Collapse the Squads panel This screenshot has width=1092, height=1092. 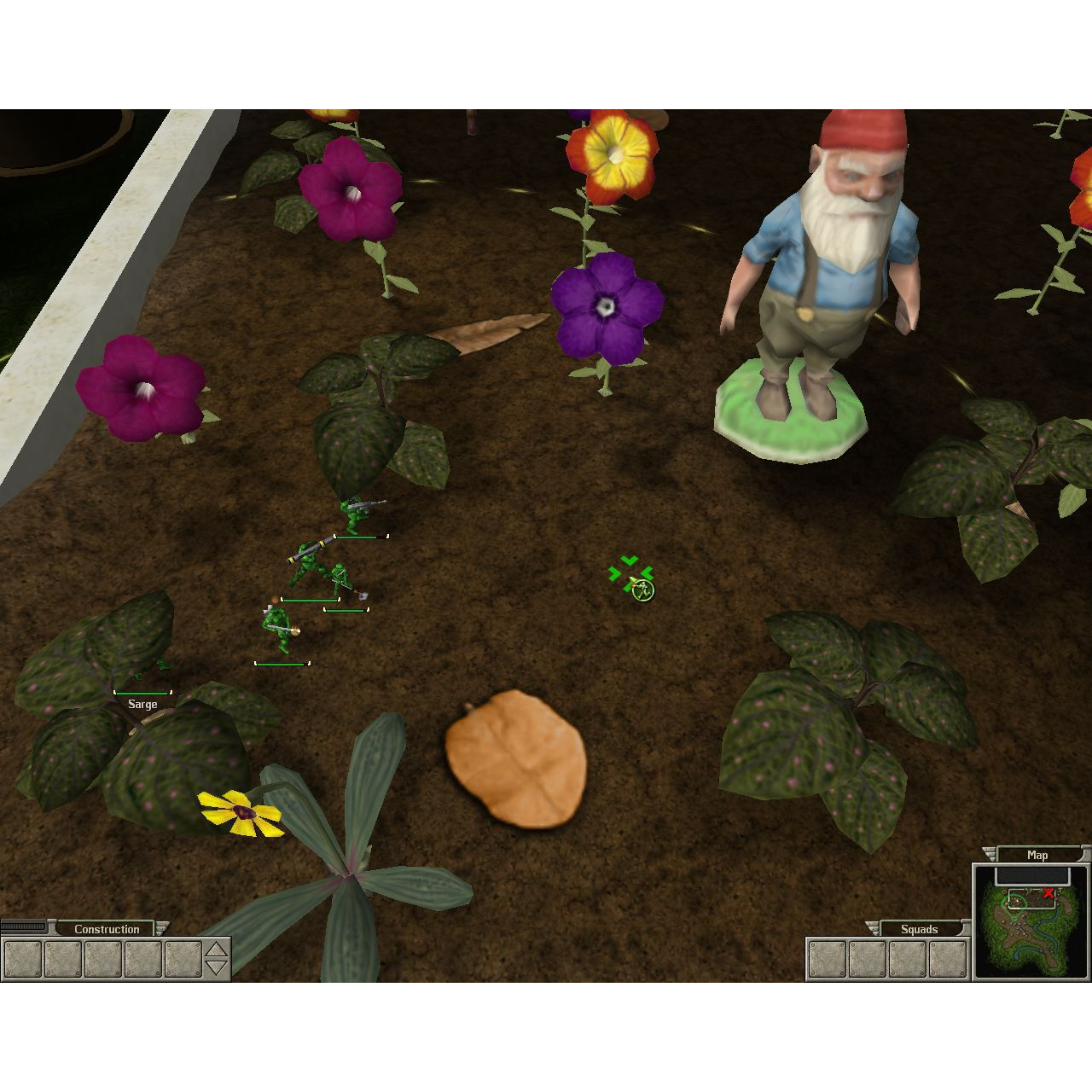pyautogui.click(x=873, y=926)
